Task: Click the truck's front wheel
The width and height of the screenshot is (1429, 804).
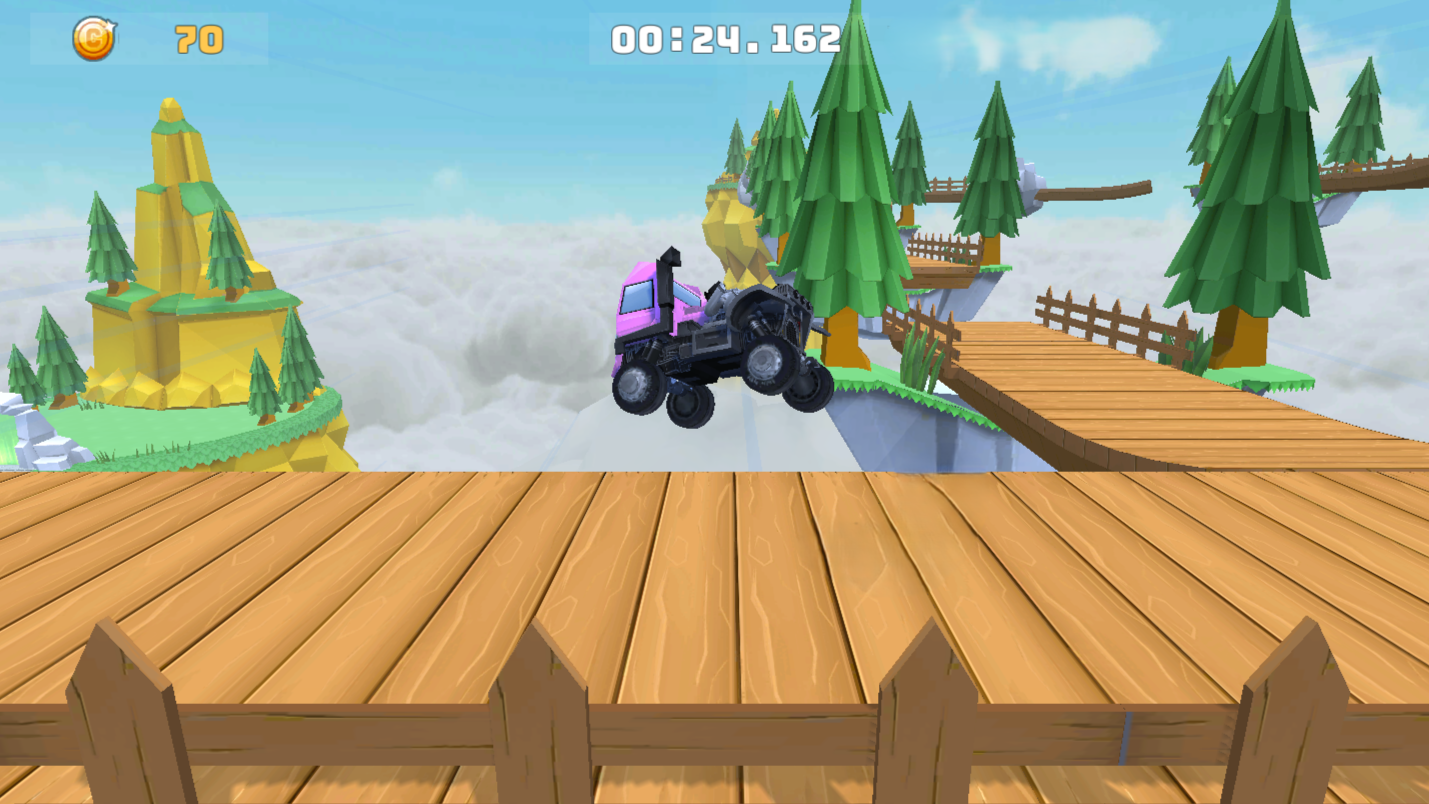Action: (637, 388)
